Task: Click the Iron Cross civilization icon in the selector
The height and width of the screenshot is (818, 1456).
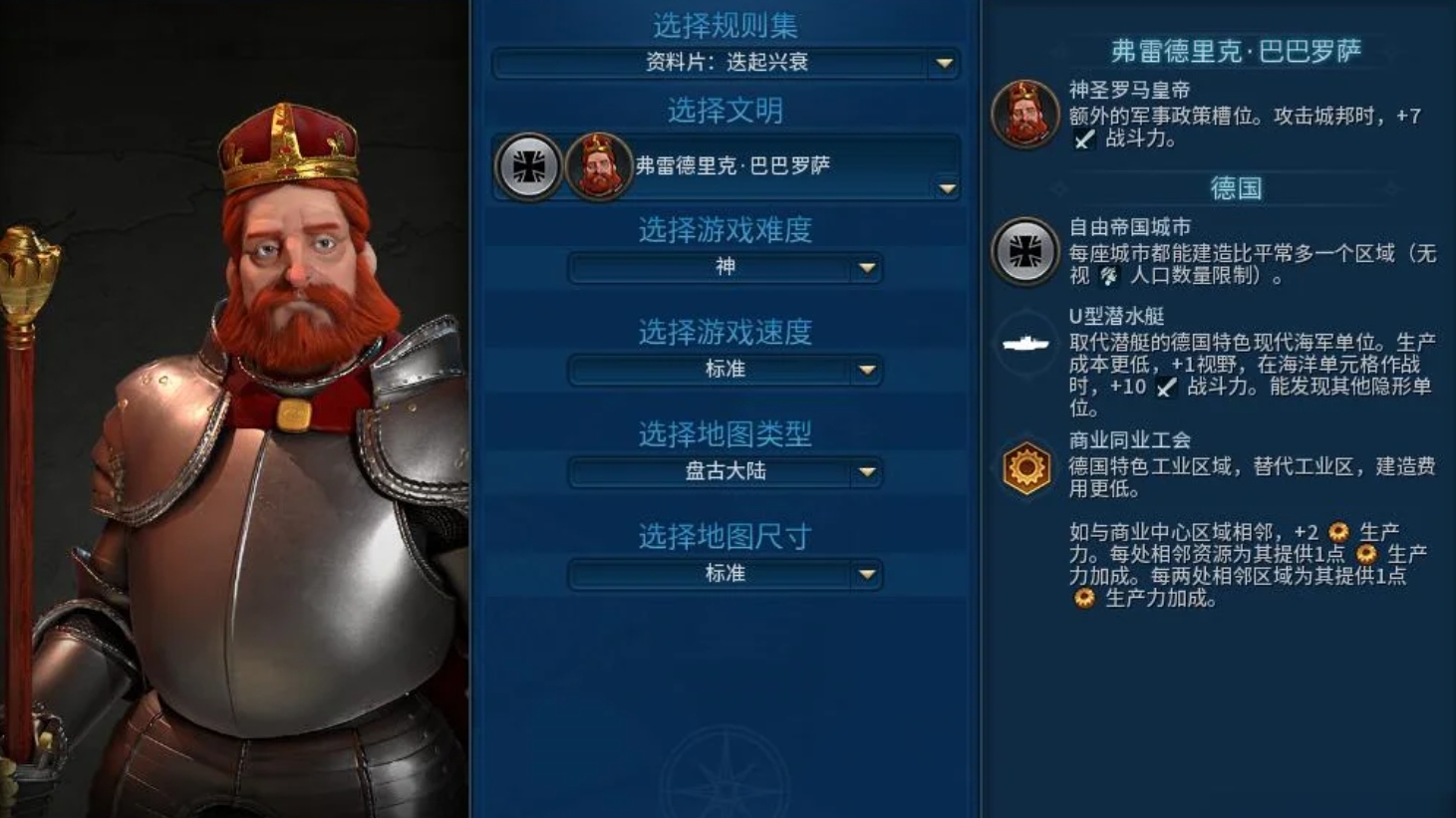Action: click(528, 166)
